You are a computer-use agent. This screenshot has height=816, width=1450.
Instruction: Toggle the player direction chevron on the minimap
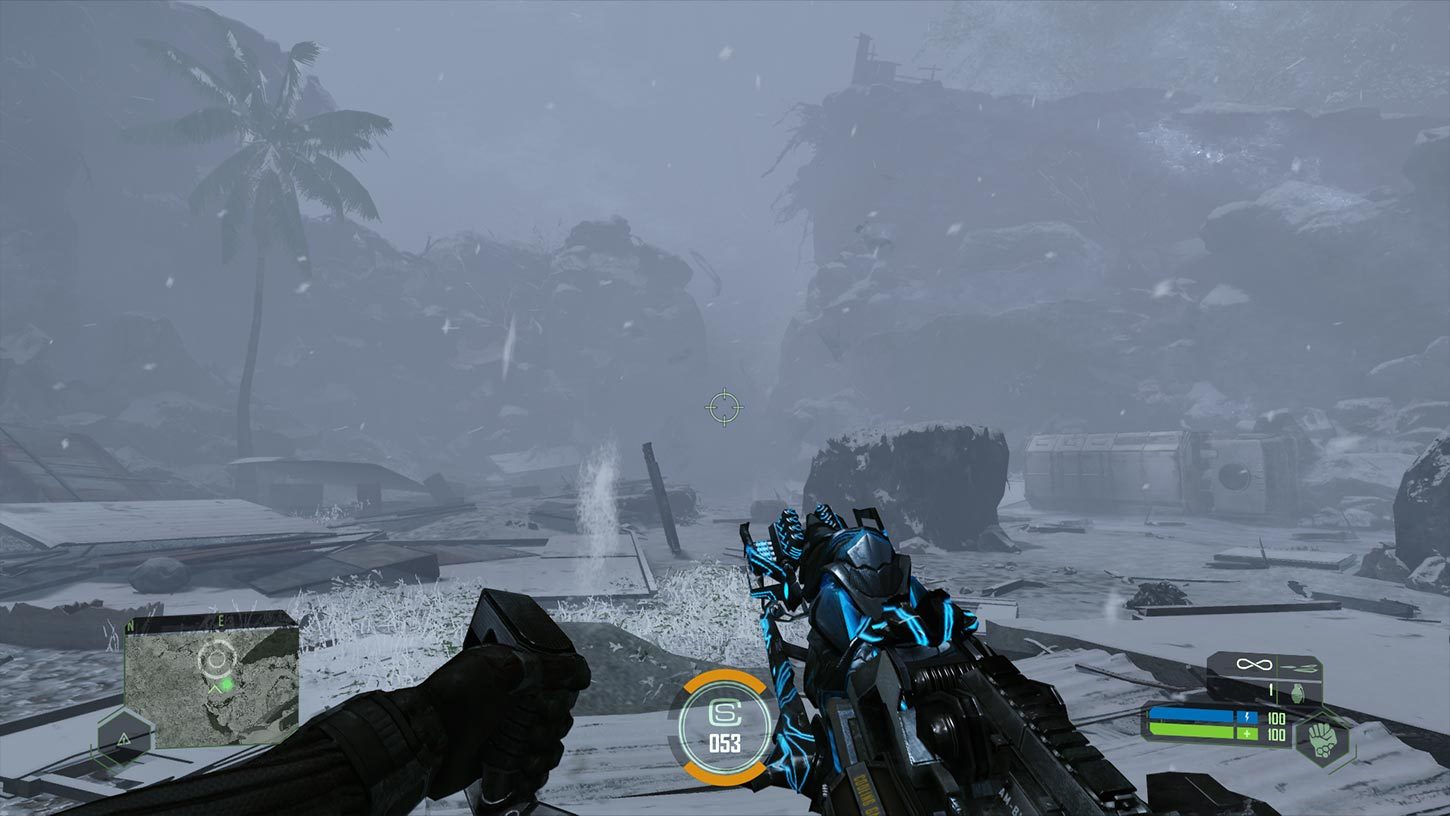214,688
